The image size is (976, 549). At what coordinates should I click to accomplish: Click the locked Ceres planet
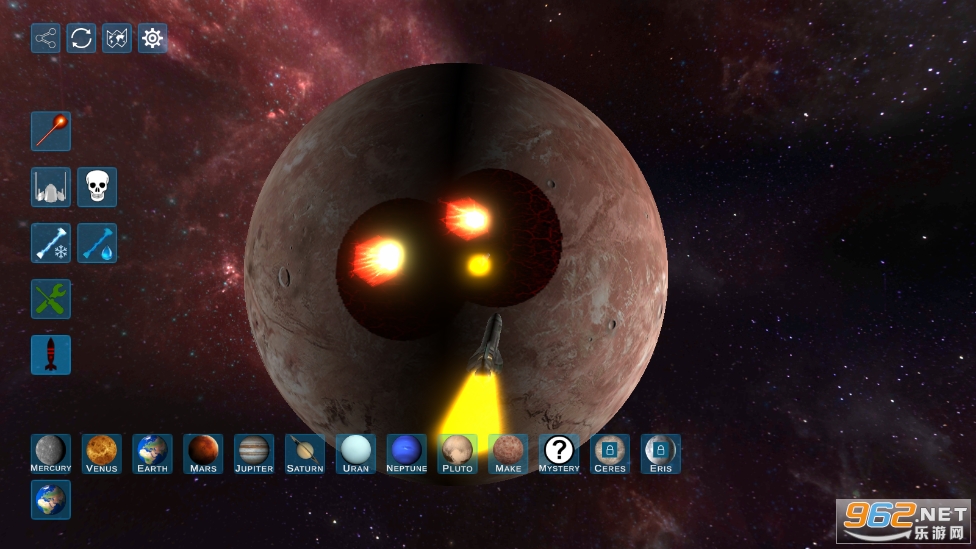click(x=610, y=453)
